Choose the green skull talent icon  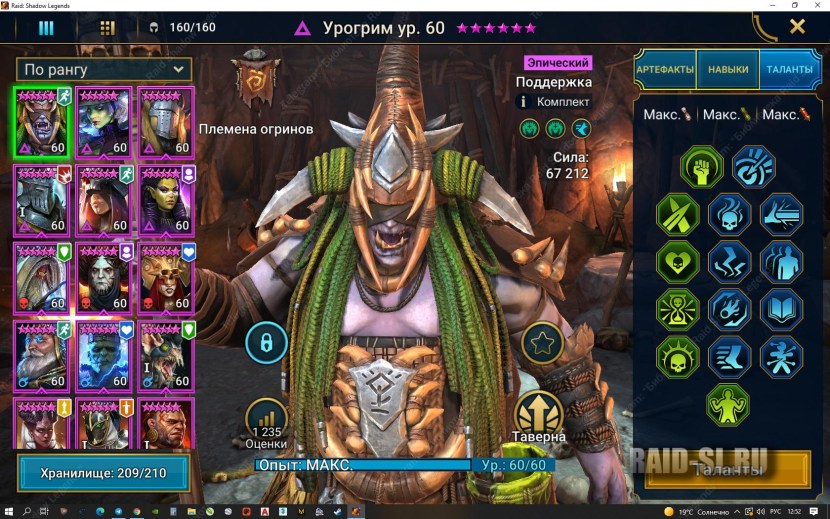(676, 355)
